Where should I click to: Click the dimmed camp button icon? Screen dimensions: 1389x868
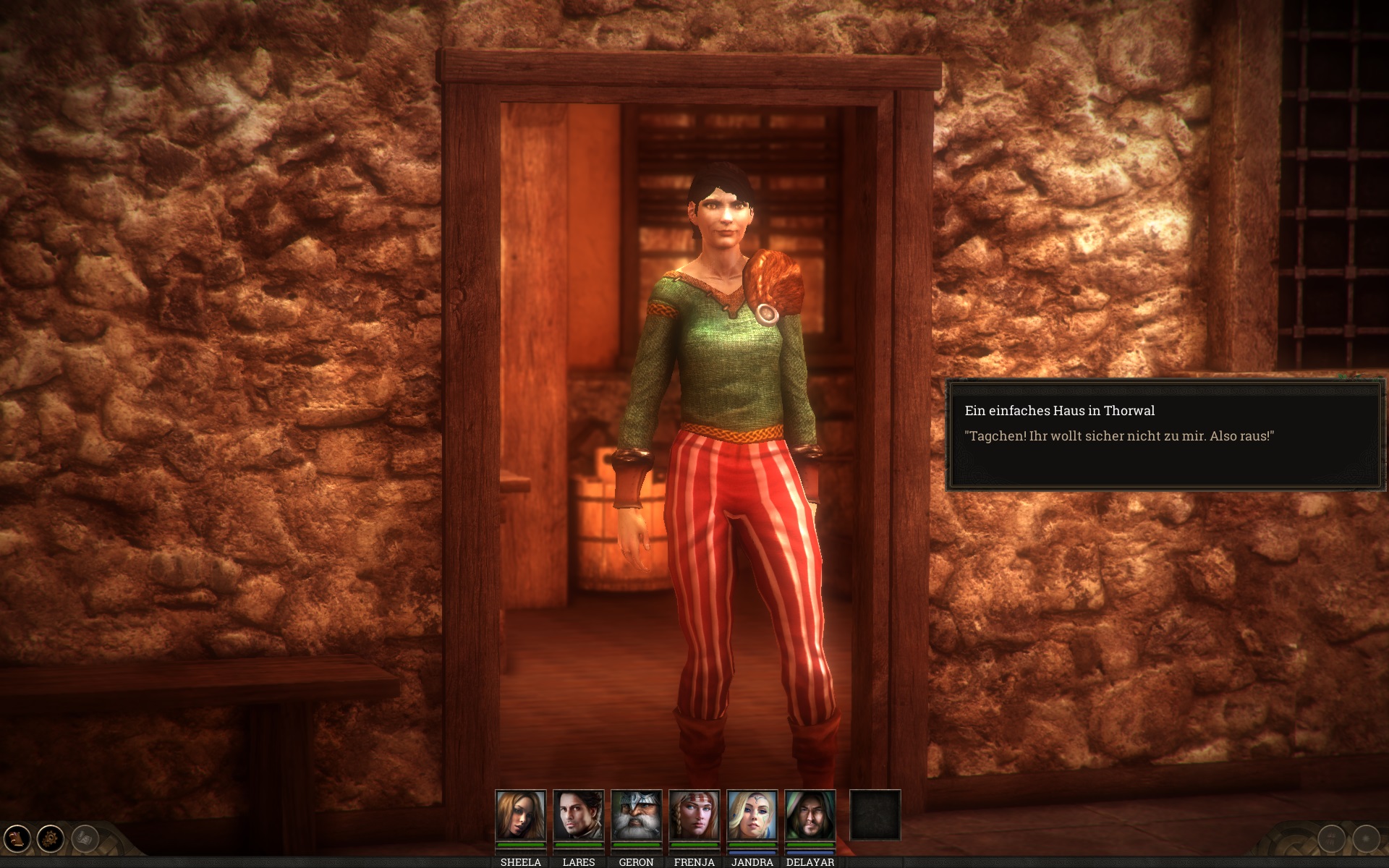click(1331, 839)
